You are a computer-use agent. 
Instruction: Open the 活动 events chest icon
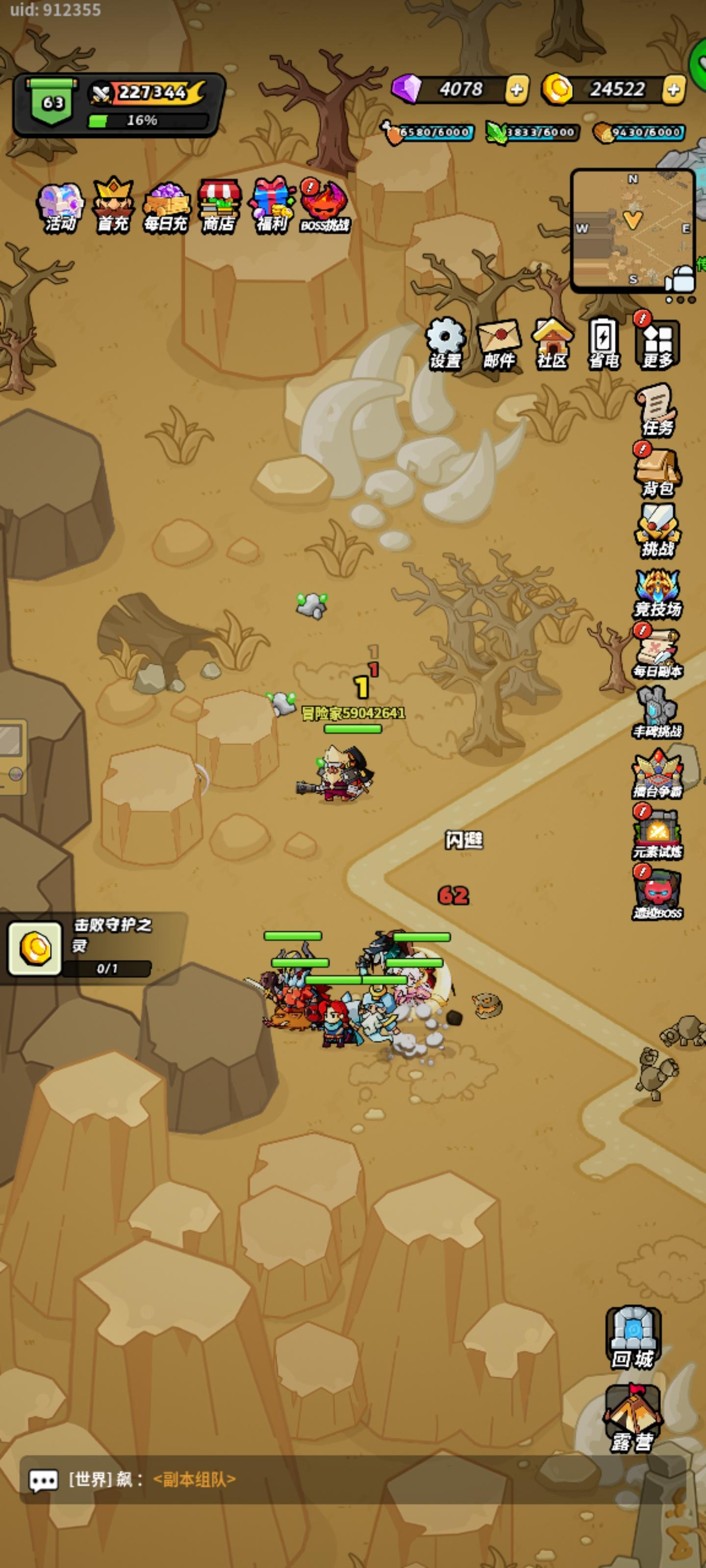click(x=61, y=204)
